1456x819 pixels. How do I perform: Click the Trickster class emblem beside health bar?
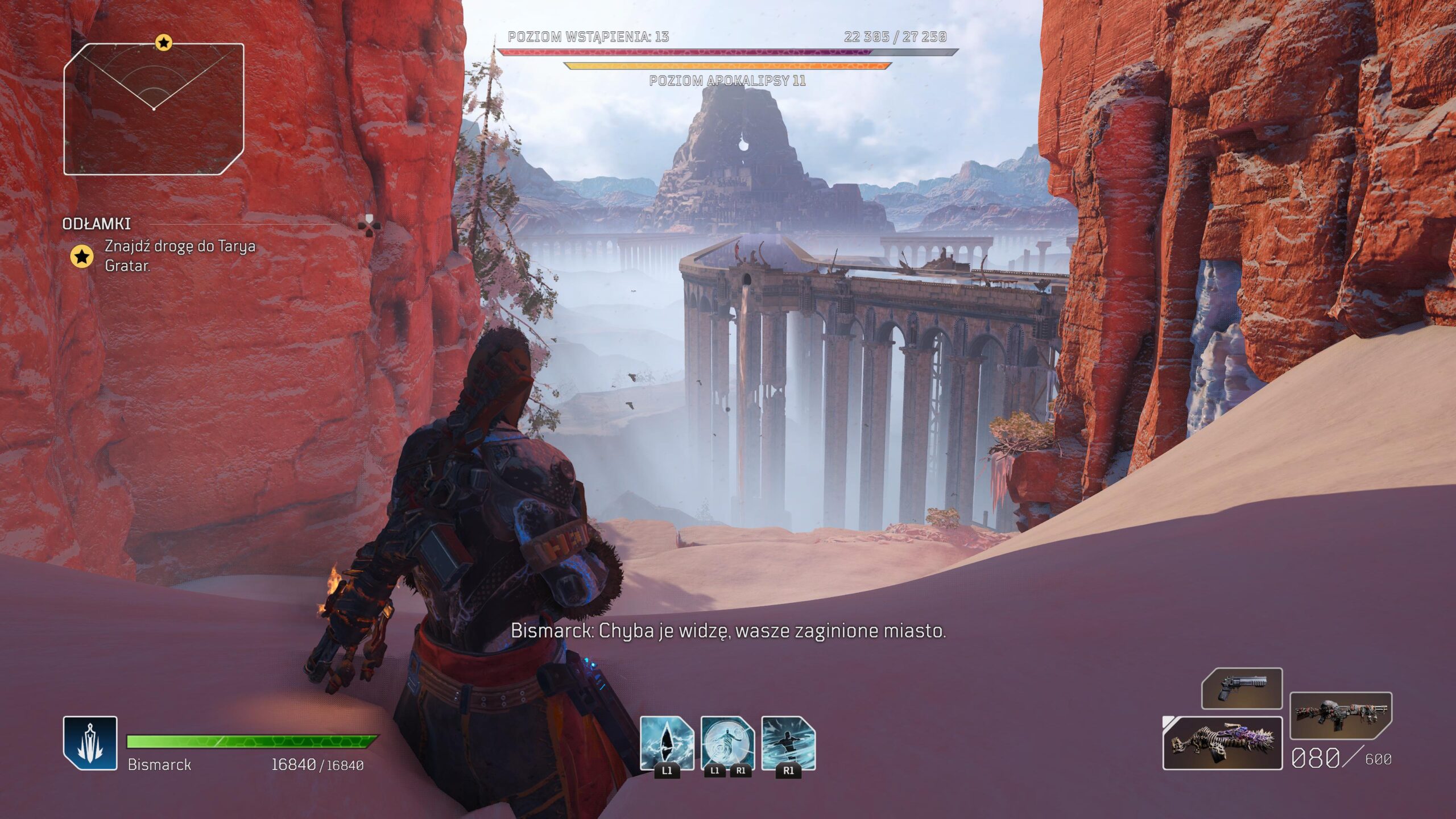pyautogui.click(x=90, y=743)
